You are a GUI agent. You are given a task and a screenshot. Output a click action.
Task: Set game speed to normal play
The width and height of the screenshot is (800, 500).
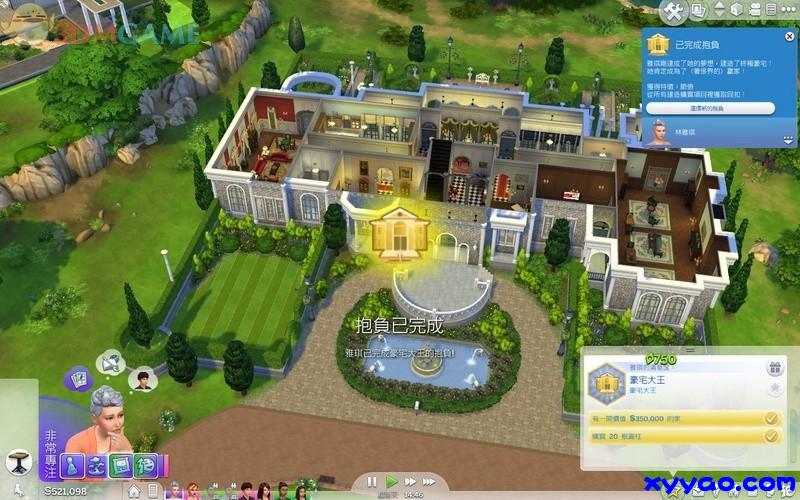click(391, 481)
